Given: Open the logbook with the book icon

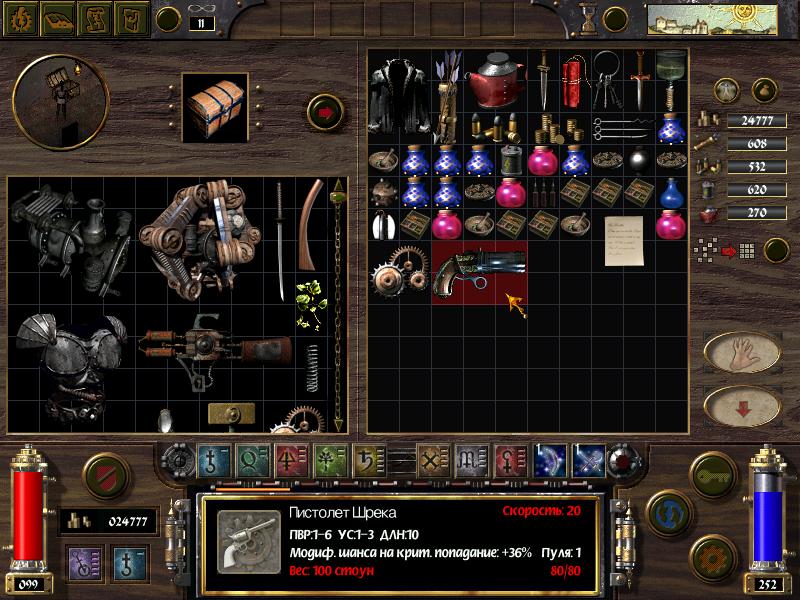Looking at the screenshot, I should (56, 18).
